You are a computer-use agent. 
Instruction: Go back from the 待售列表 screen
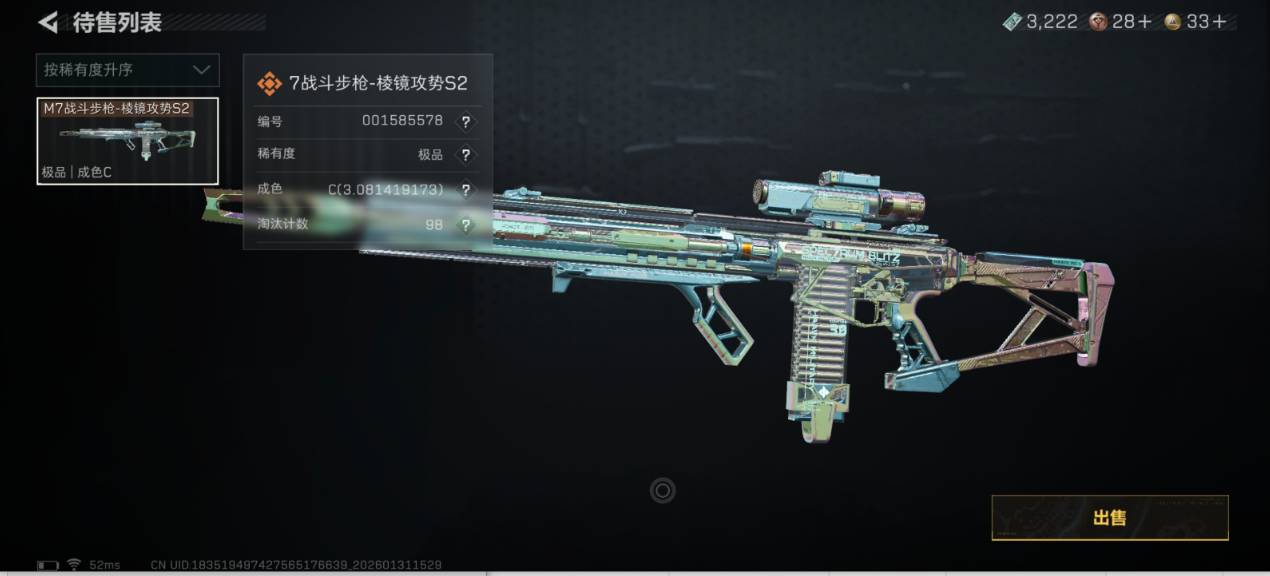(47, 22)
